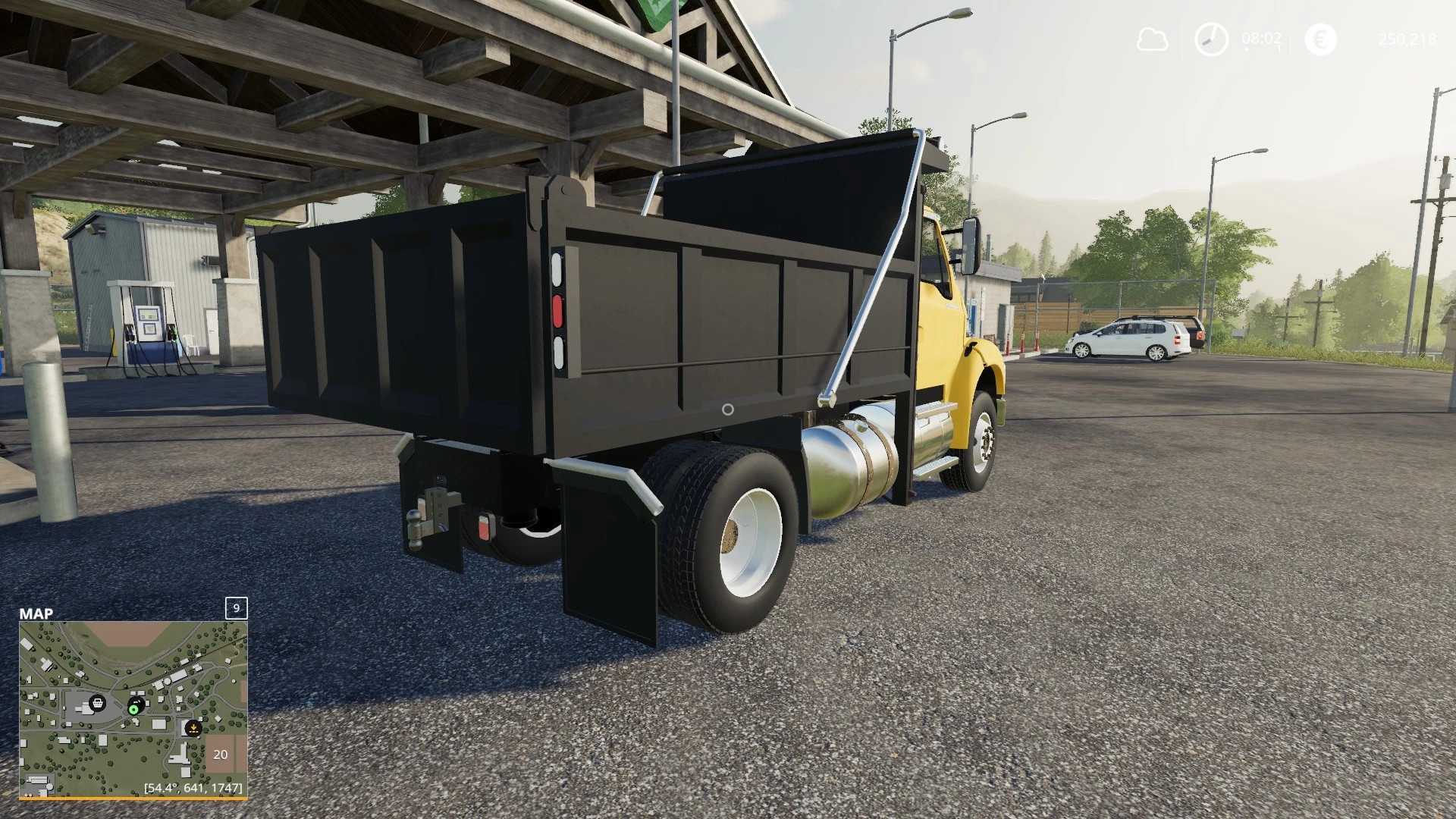
Task: Click the sell point arrow marker on the minimap
Action: [193, 728]
